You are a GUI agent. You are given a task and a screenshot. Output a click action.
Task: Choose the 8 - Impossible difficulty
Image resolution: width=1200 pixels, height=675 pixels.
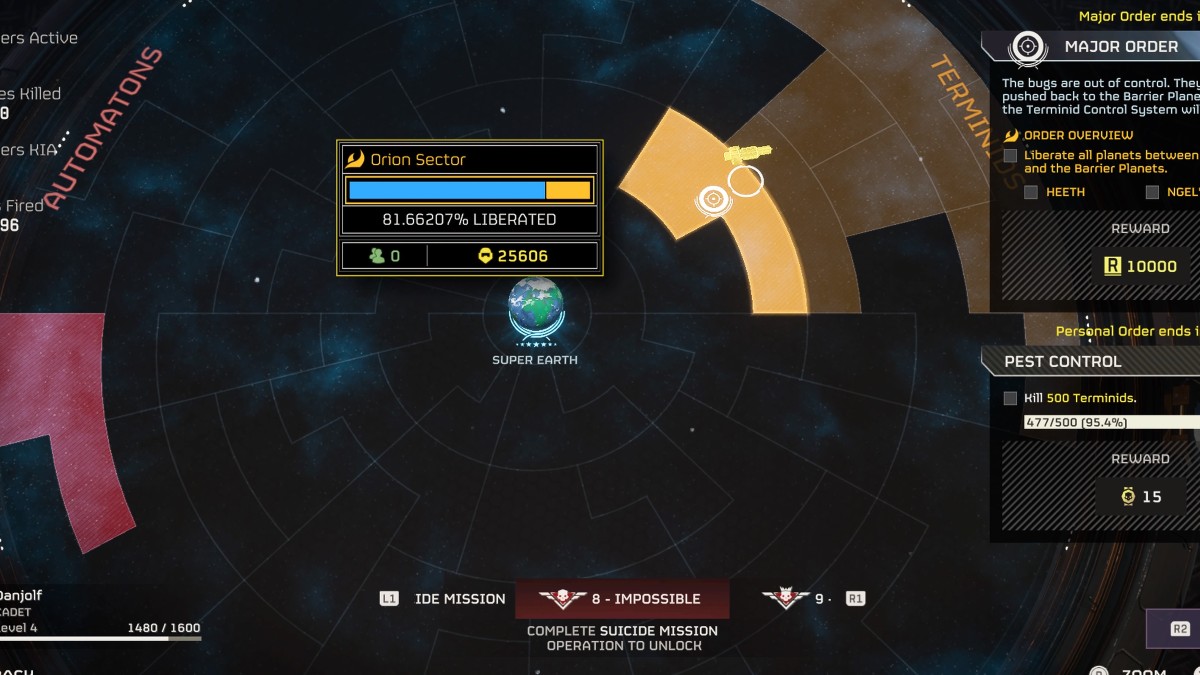[x=622, y=599]
